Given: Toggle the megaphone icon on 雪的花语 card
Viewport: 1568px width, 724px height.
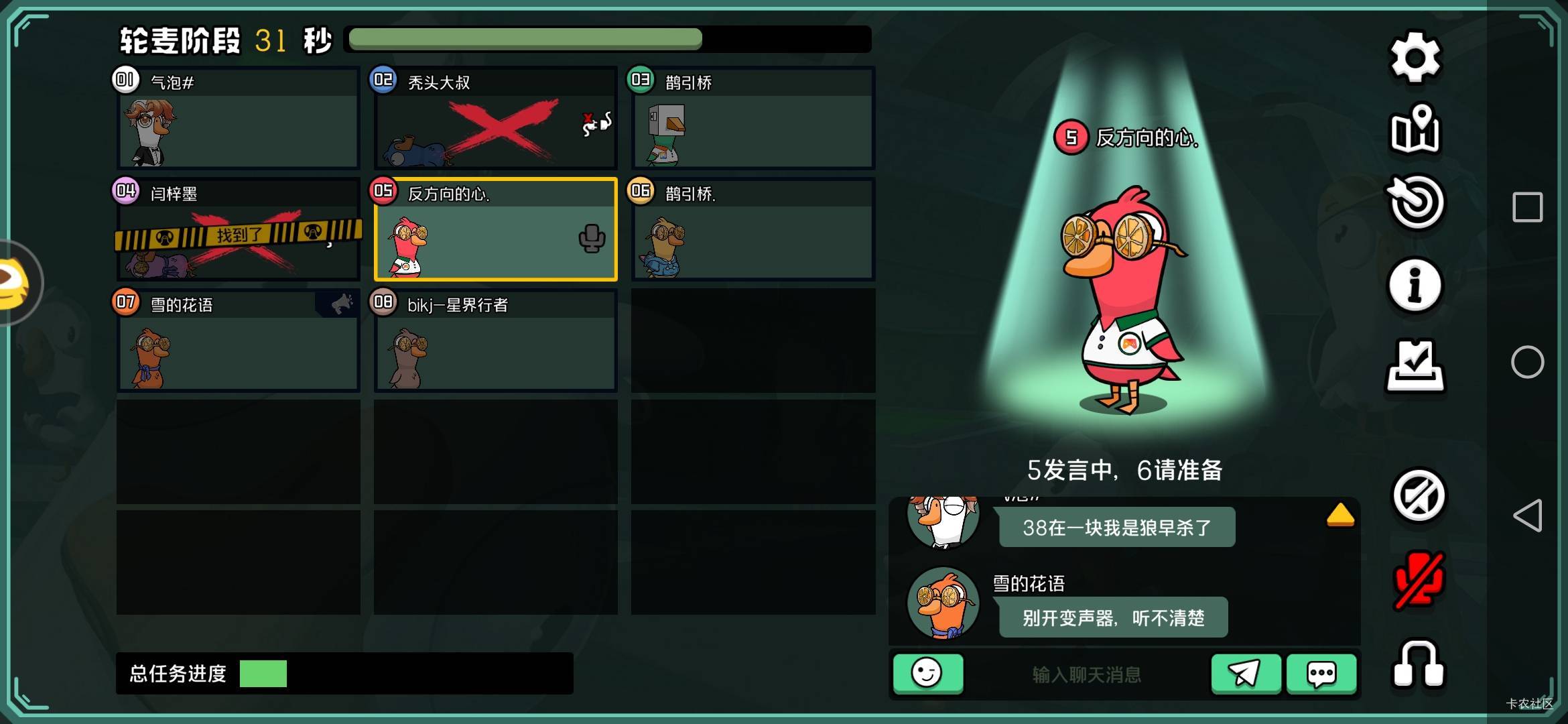Looking at the screenshot, I should point(341,303).
